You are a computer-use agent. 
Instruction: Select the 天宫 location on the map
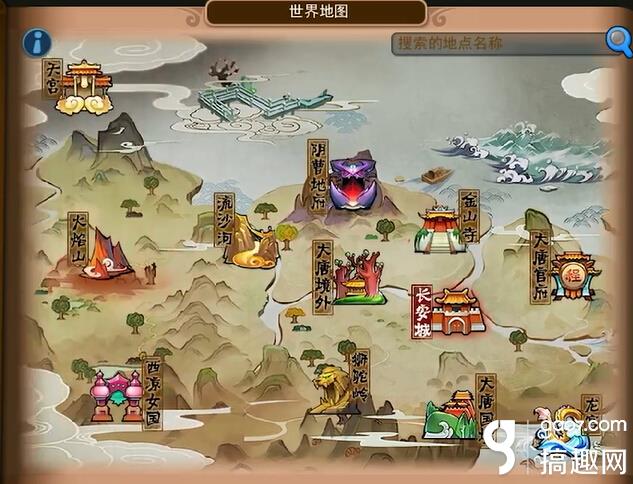pyautogui.click(x=82, y=86)
